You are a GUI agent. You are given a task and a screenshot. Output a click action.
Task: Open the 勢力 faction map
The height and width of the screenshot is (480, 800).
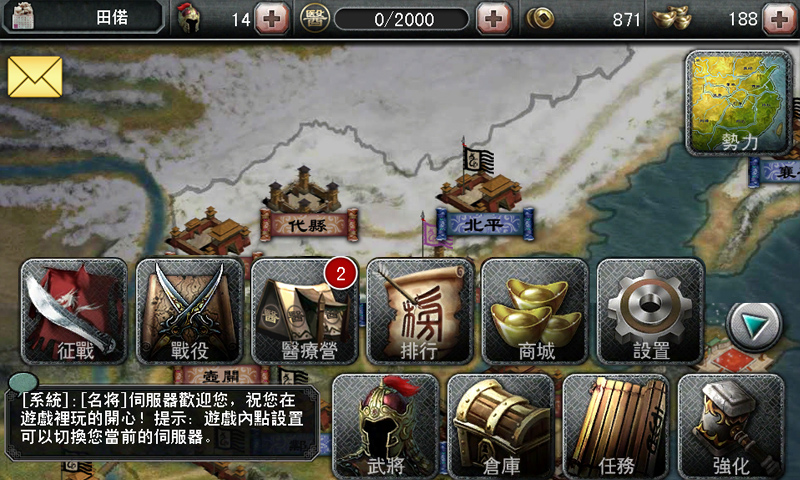click(x=740, y=105)
